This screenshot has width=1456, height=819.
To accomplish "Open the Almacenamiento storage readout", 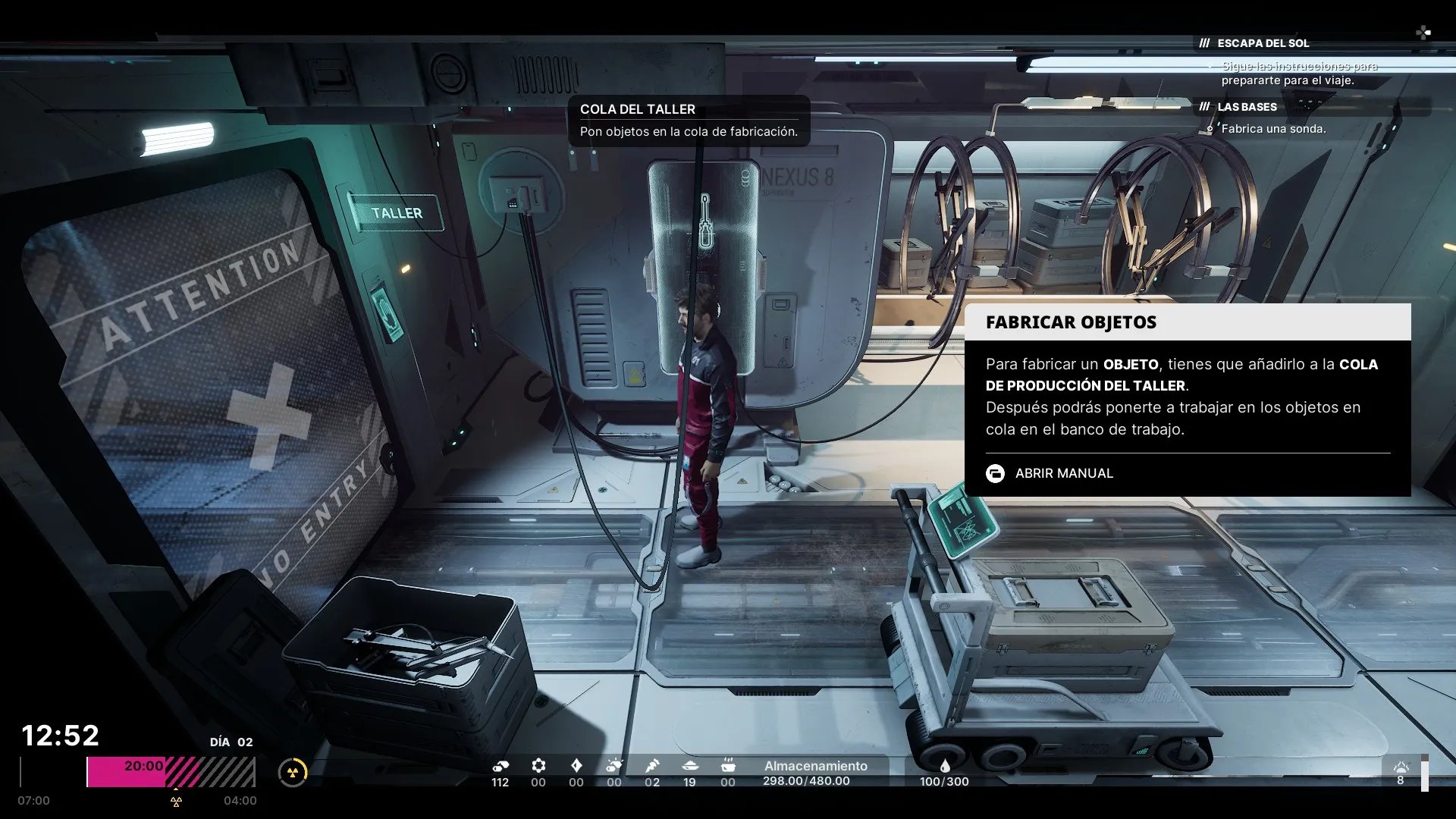I will coord(815,773).
